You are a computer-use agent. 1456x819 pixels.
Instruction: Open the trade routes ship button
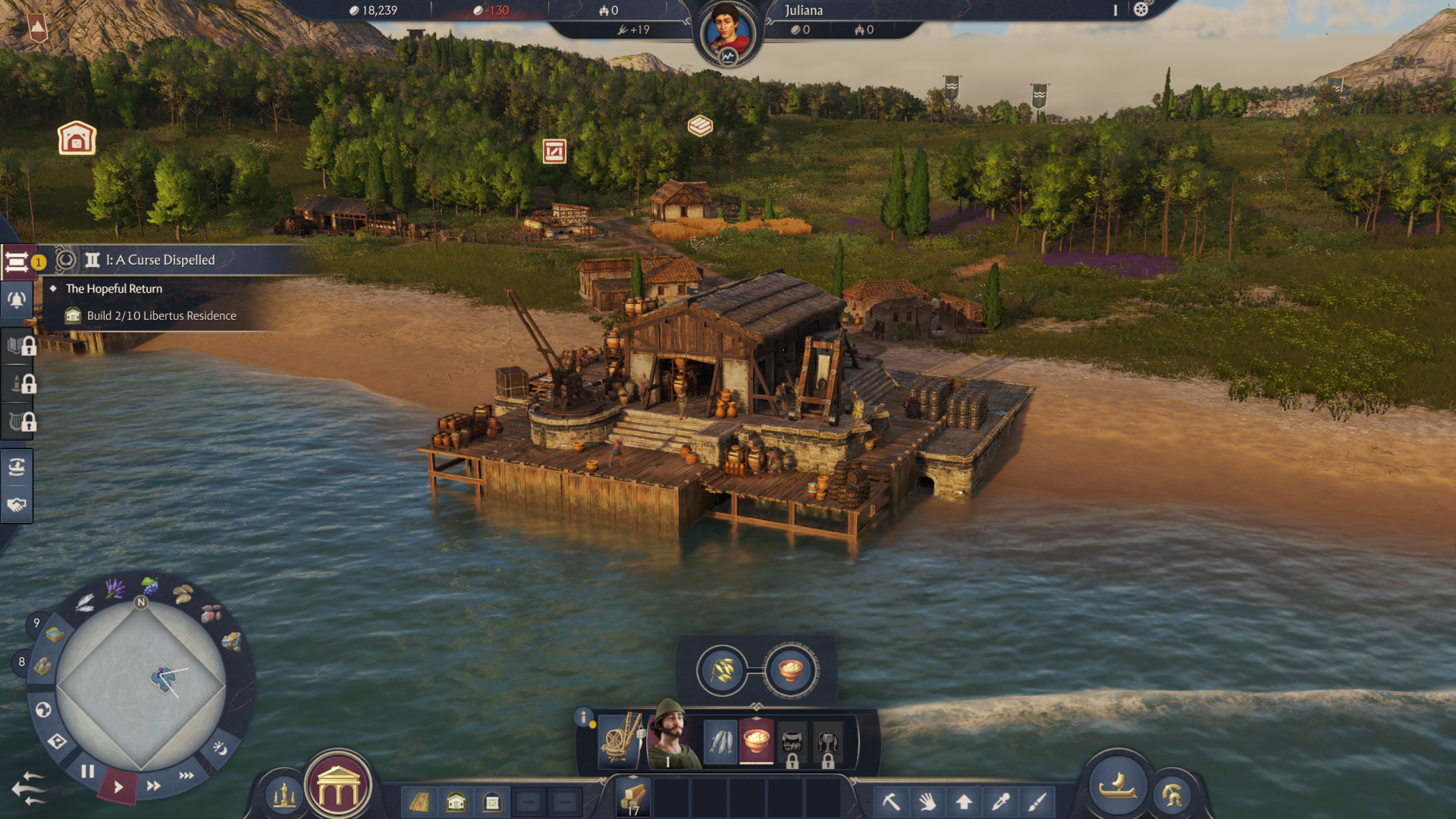pos(17,467)
